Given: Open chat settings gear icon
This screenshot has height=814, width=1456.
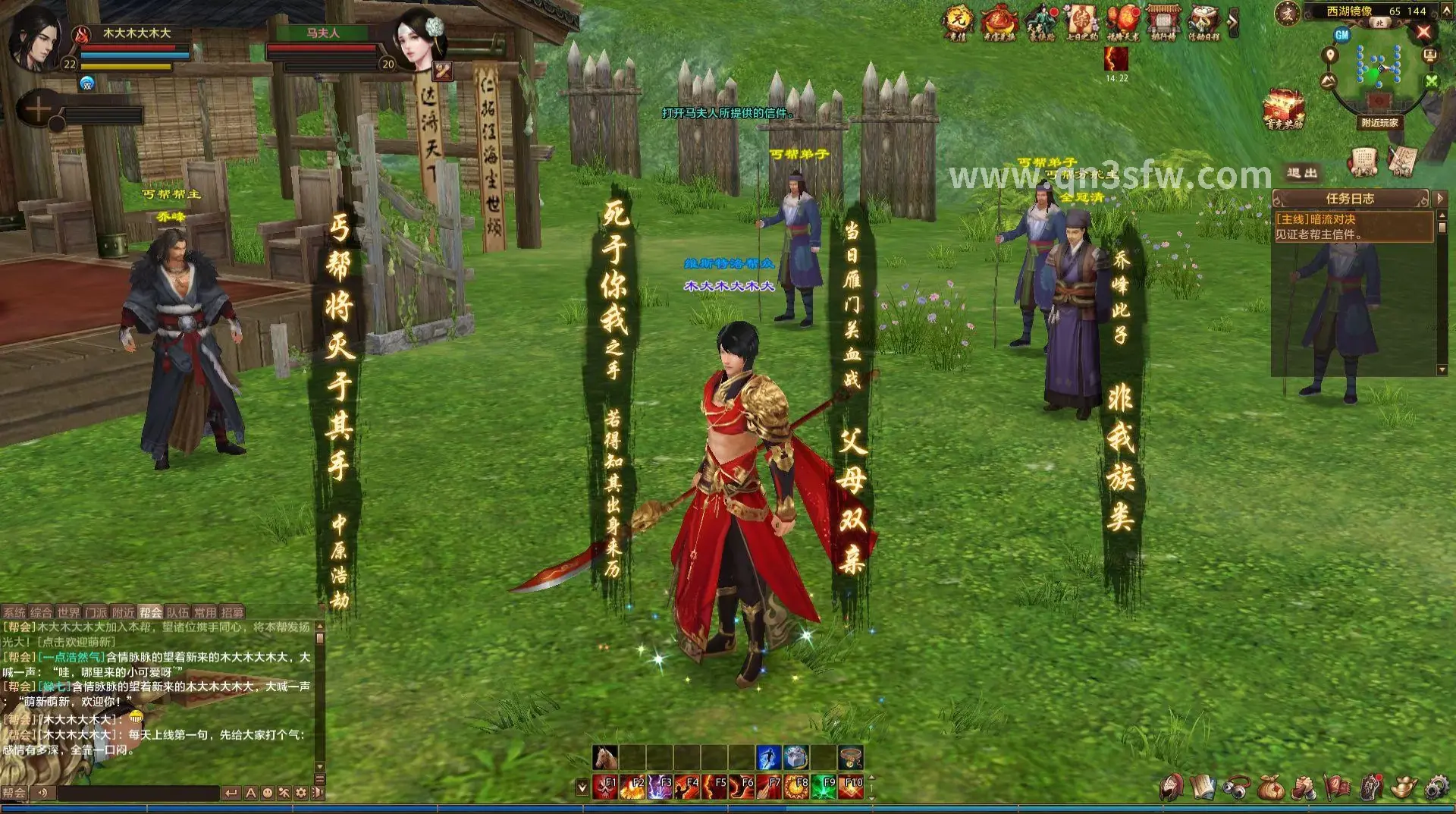Looking at the screenshot, I should click(301, 793).
